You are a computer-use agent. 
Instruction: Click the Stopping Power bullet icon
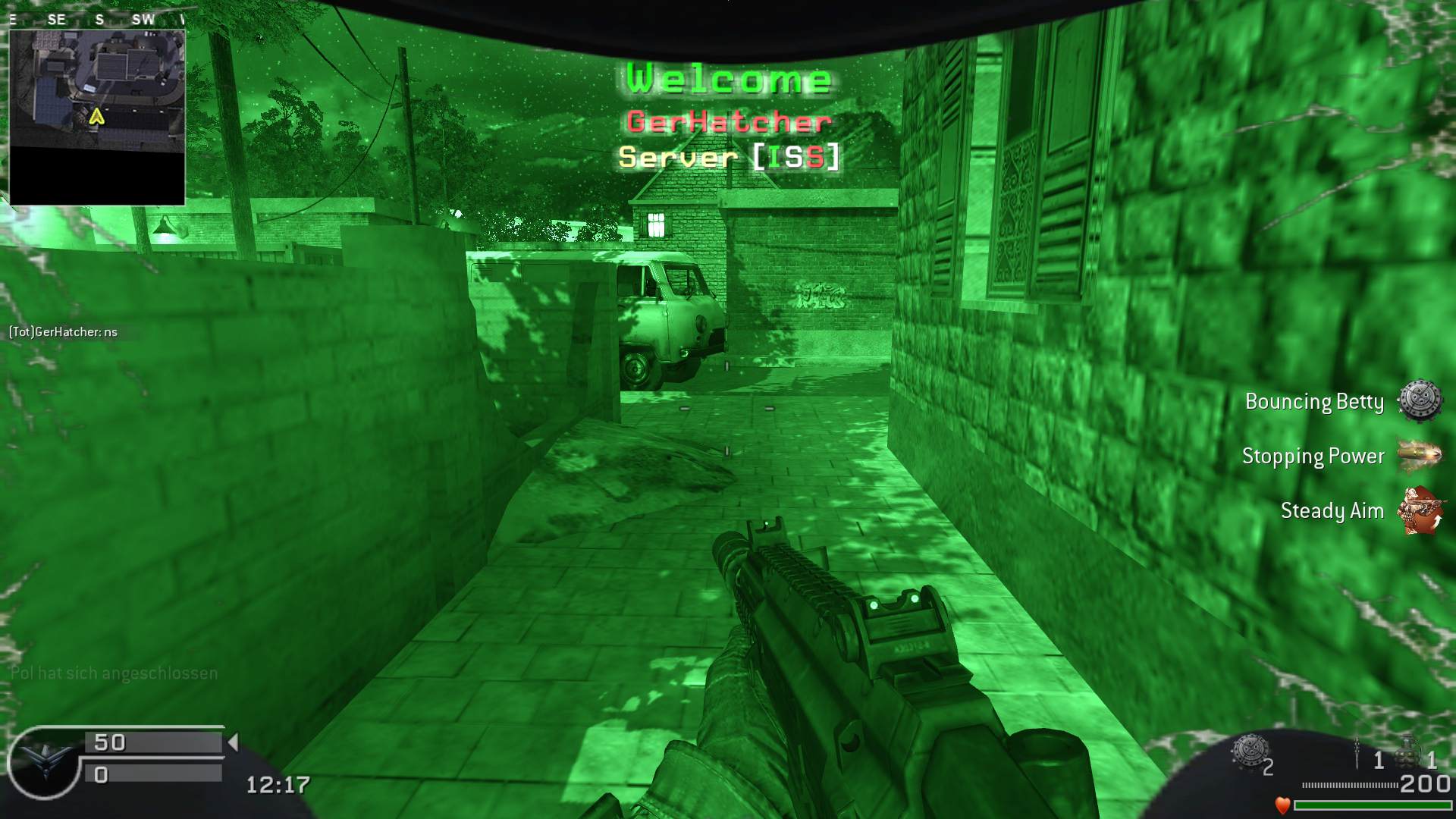click(x=1419, y=455)
